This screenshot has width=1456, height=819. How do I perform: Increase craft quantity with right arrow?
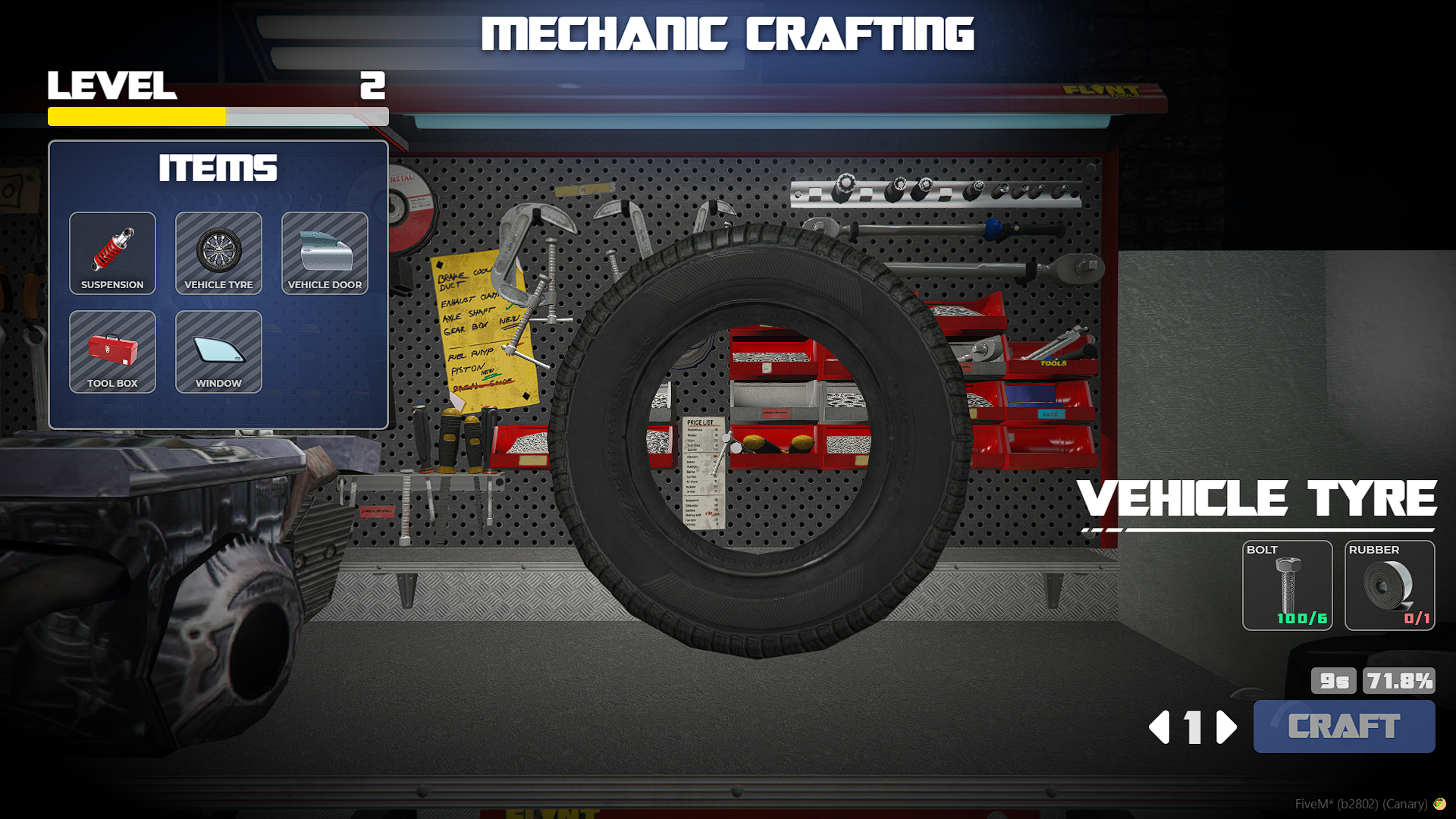pyautogui.click(x=1226, y=727)
